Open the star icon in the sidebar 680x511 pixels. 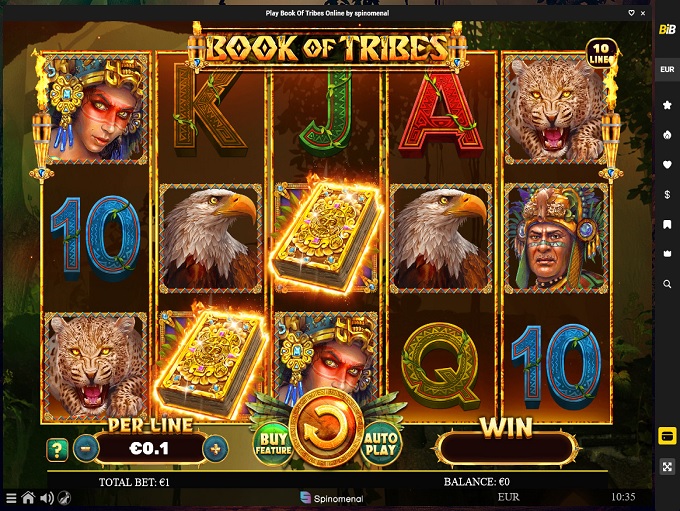[x=667, y=104]
